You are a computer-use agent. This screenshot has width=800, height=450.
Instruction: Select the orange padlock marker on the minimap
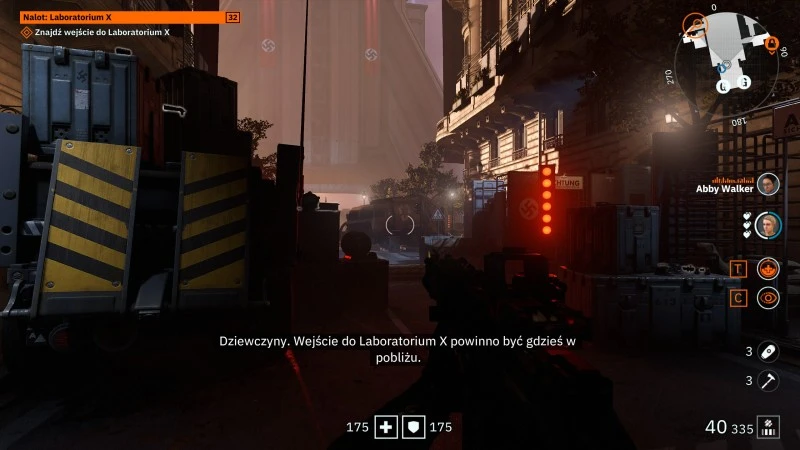[x=770, y=43]
